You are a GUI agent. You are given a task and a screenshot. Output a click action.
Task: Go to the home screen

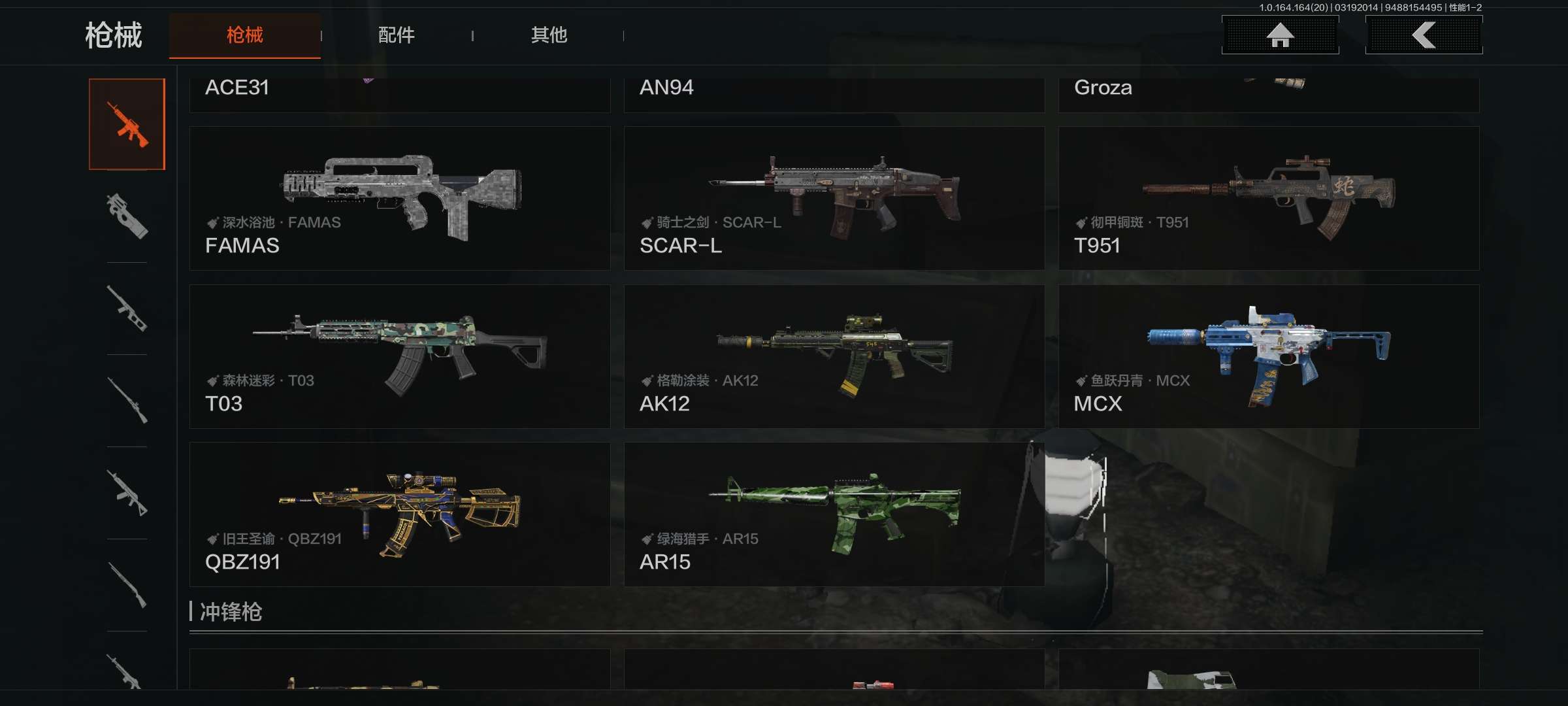pyautogui.click(x=1280, y=35)
